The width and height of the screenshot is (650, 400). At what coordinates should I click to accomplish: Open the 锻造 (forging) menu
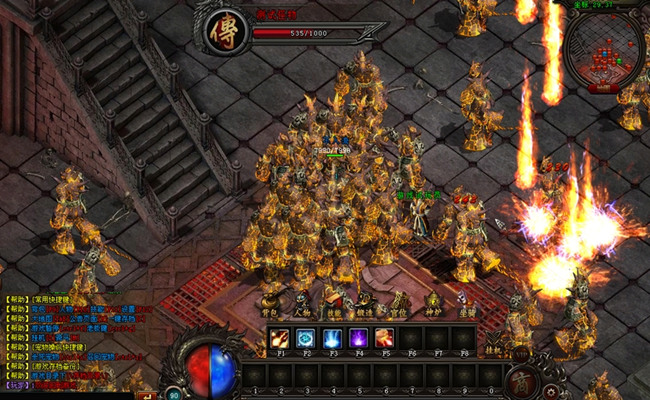[367, 305]
